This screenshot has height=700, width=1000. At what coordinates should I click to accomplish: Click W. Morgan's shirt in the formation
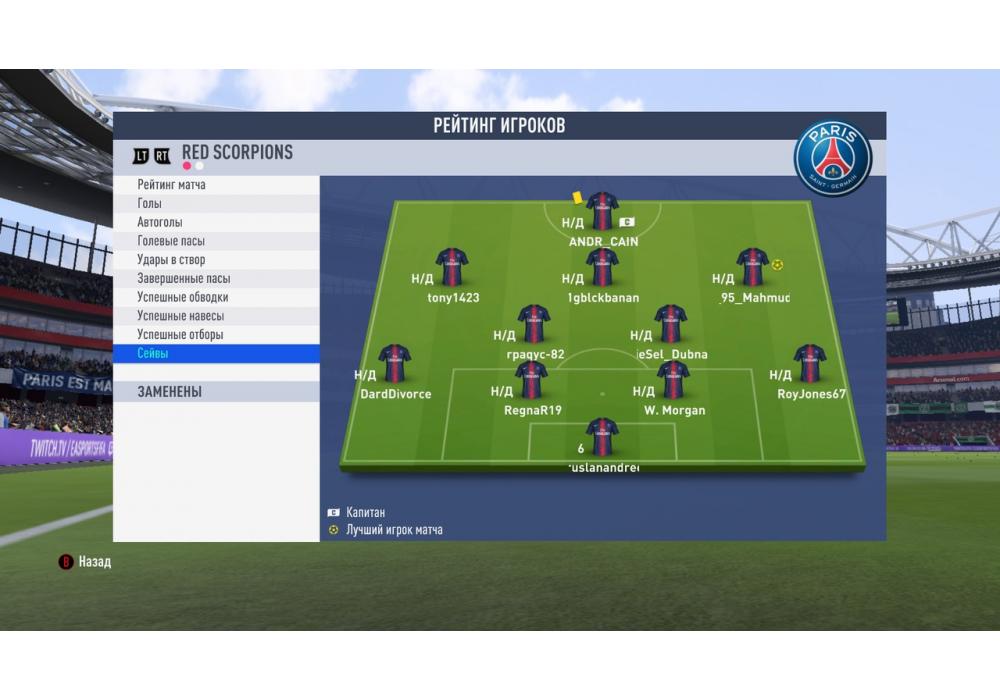[673, 380]
